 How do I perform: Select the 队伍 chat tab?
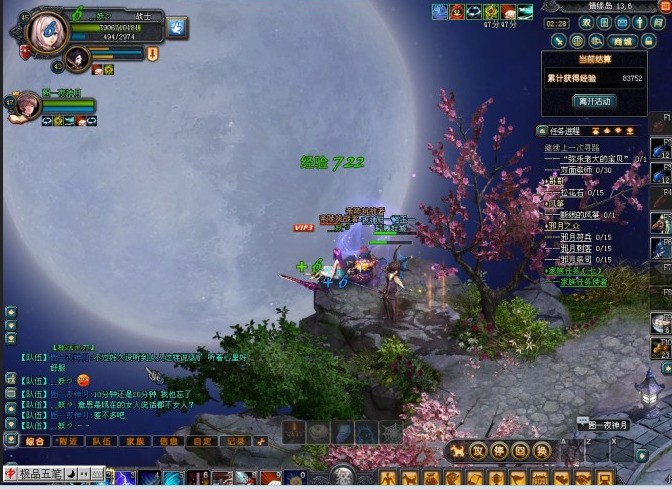[101, 440]
